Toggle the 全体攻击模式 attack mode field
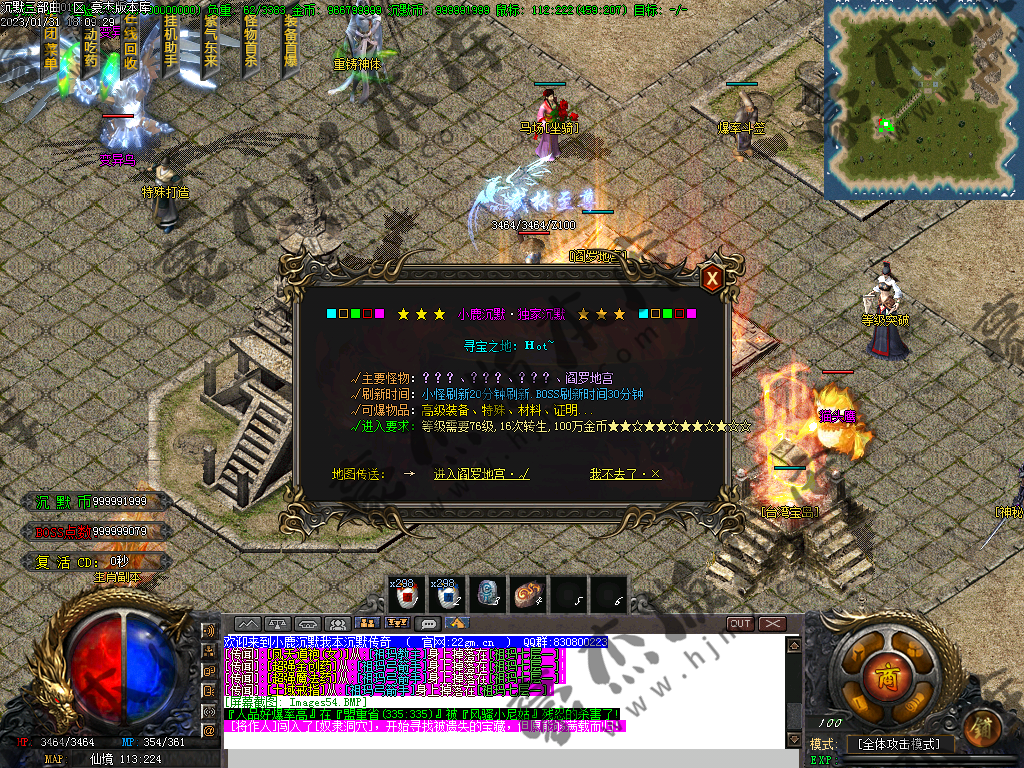The image size is (1024, 768). (x=898, y=744)
